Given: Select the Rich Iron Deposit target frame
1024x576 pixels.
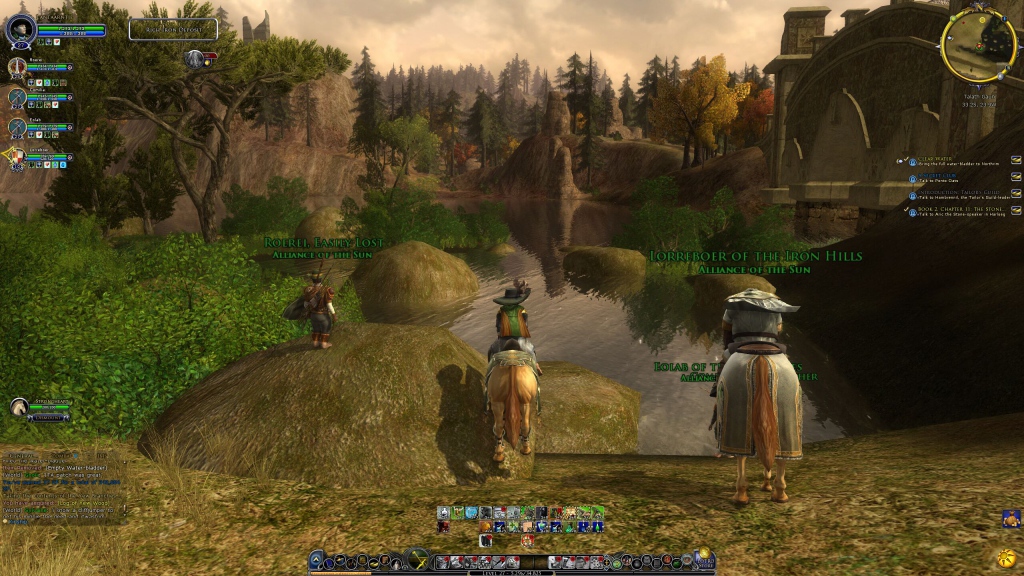Looking at the screenshot, I should coord(173,29).
